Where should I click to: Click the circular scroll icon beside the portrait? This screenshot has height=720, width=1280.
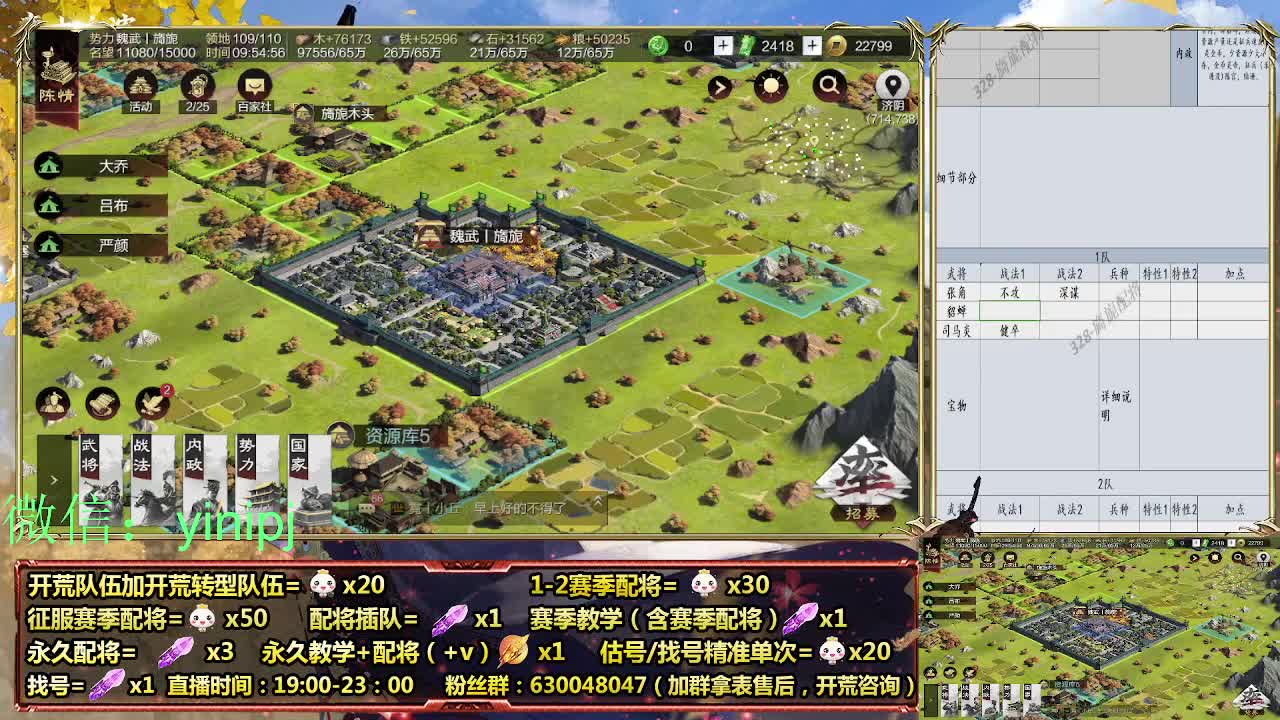101,403
